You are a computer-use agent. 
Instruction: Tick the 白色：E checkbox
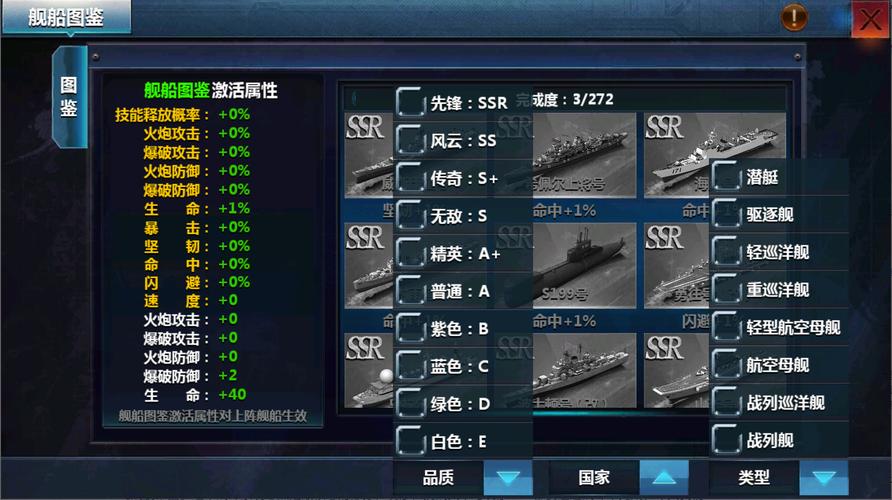tap(410, 440)
